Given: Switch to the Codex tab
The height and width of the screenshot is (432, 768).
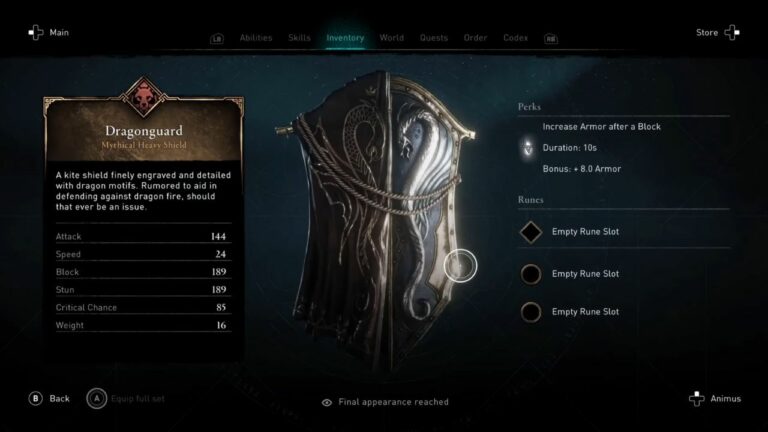Looking at the screenshot, I should click(516, 38).
